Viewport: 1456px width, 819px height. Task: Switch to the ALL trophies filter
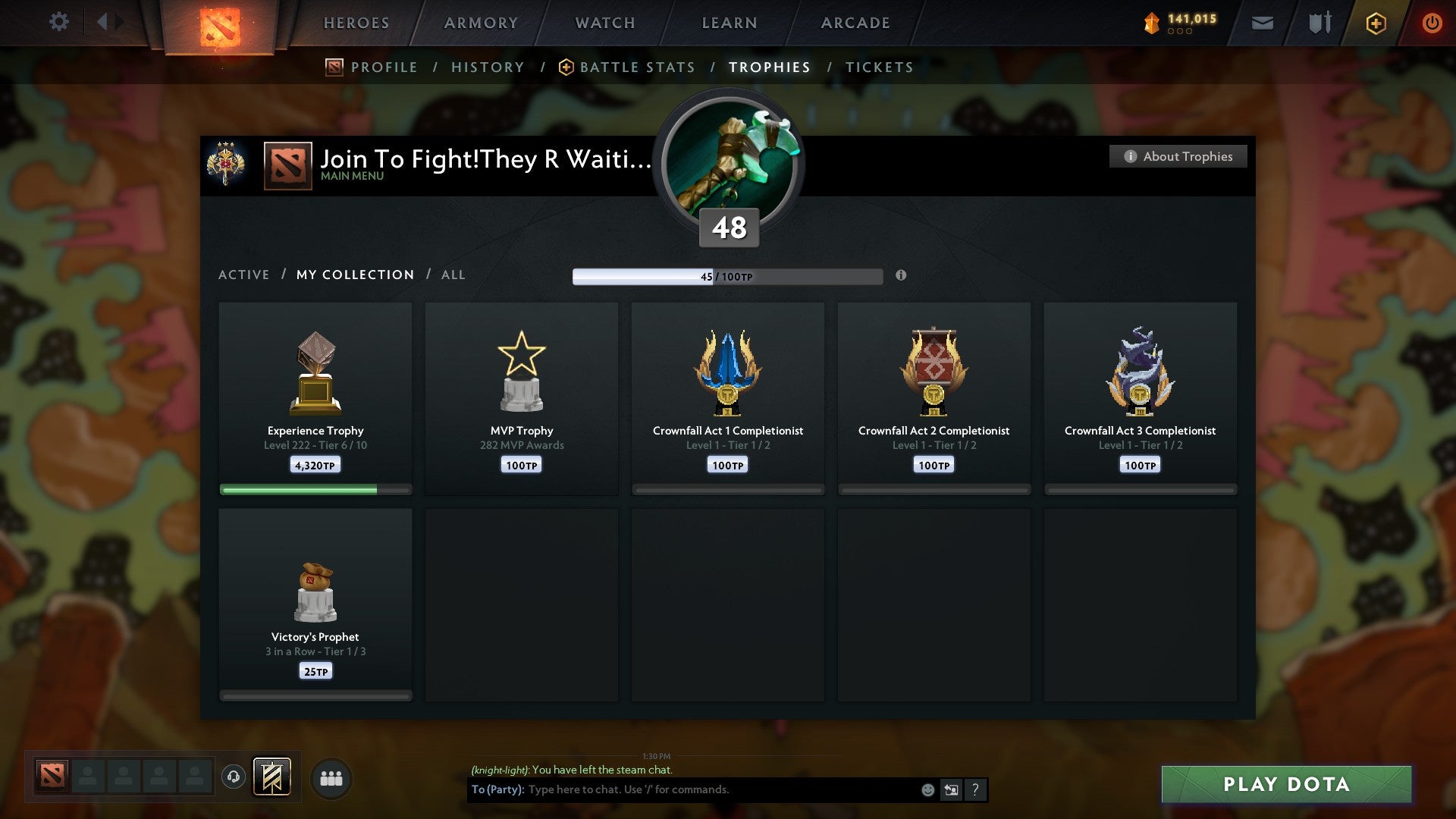(453, 275)
